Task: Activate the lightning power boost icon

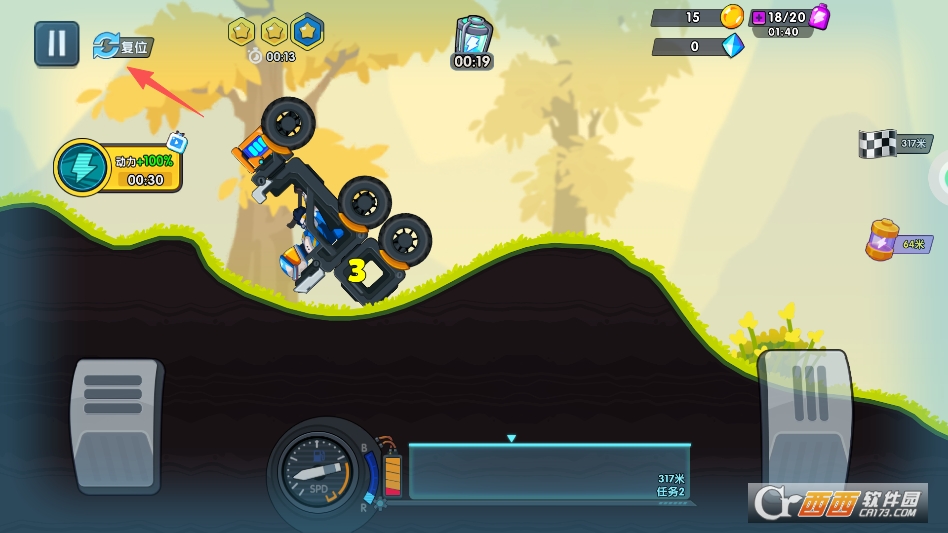Action: pos(82,167)
